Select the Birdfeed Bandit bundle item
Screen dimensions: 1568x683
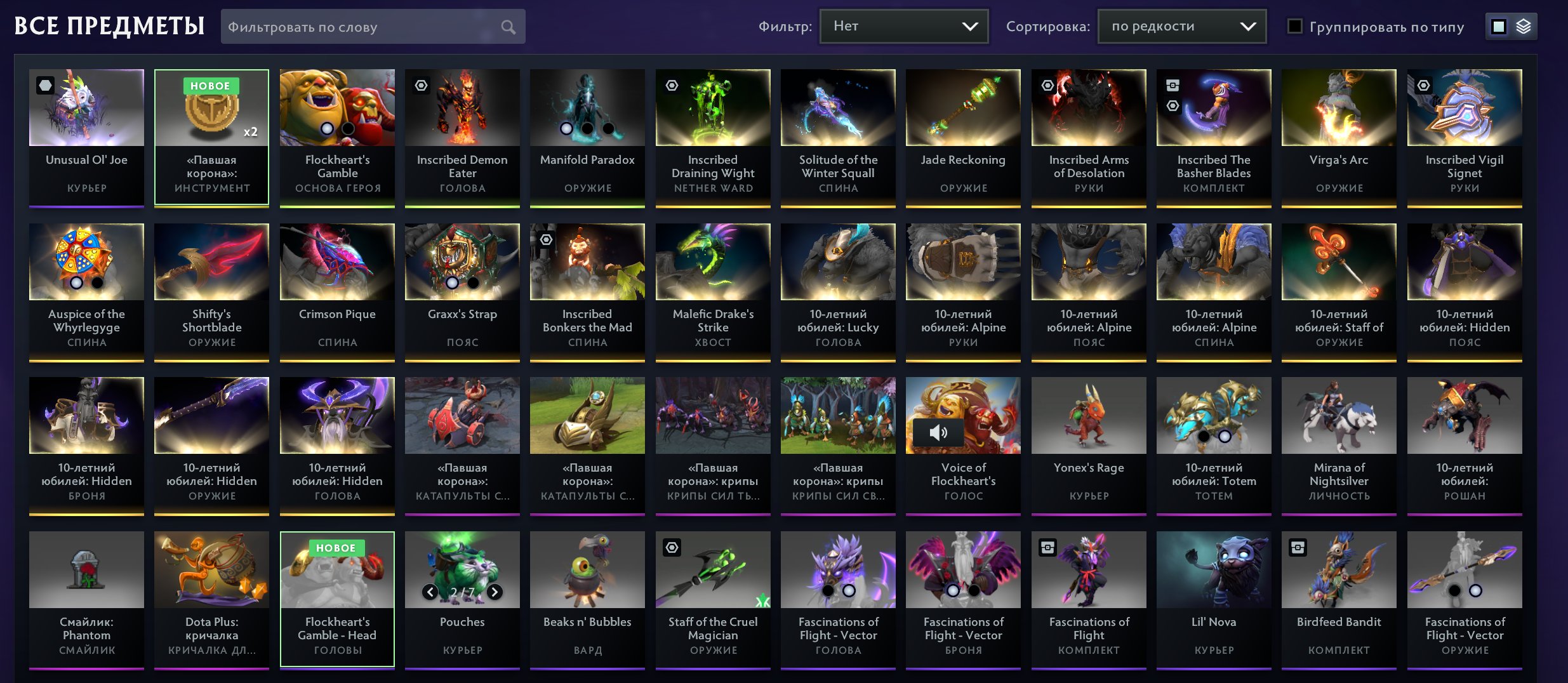pyautogui.click(x=1339, y=600)
